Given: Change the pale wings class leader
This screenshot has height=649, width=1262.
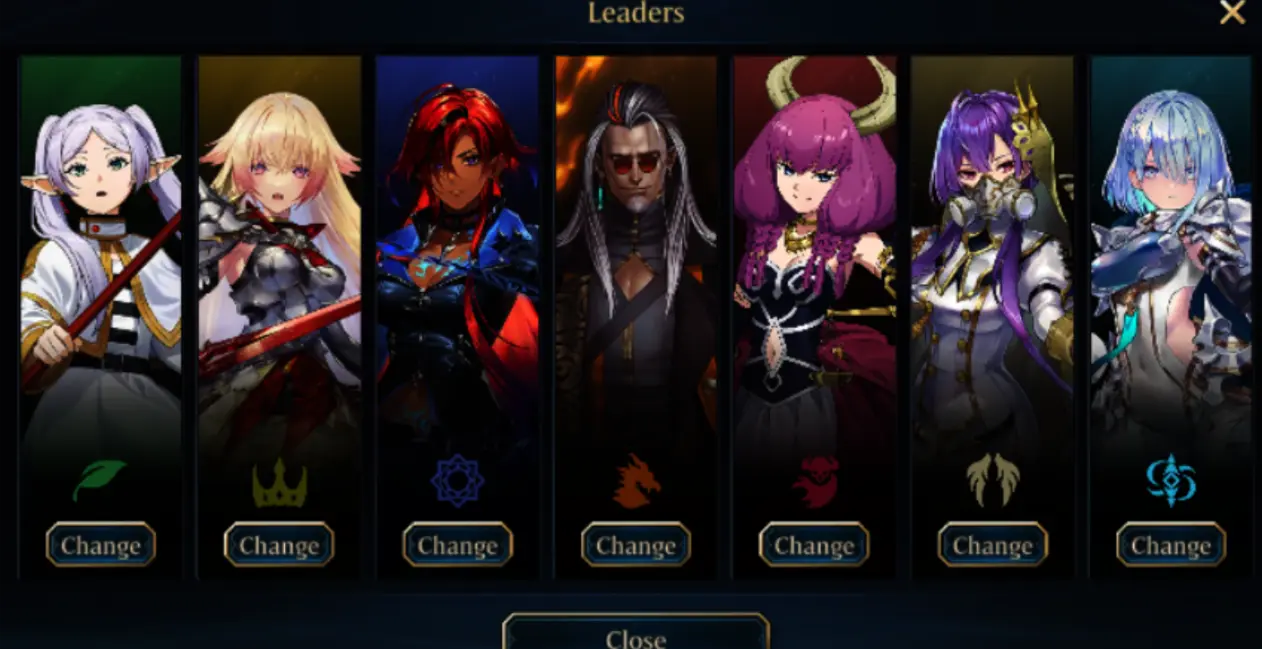Looking at the screenshot, I should [x=992, y=545].
